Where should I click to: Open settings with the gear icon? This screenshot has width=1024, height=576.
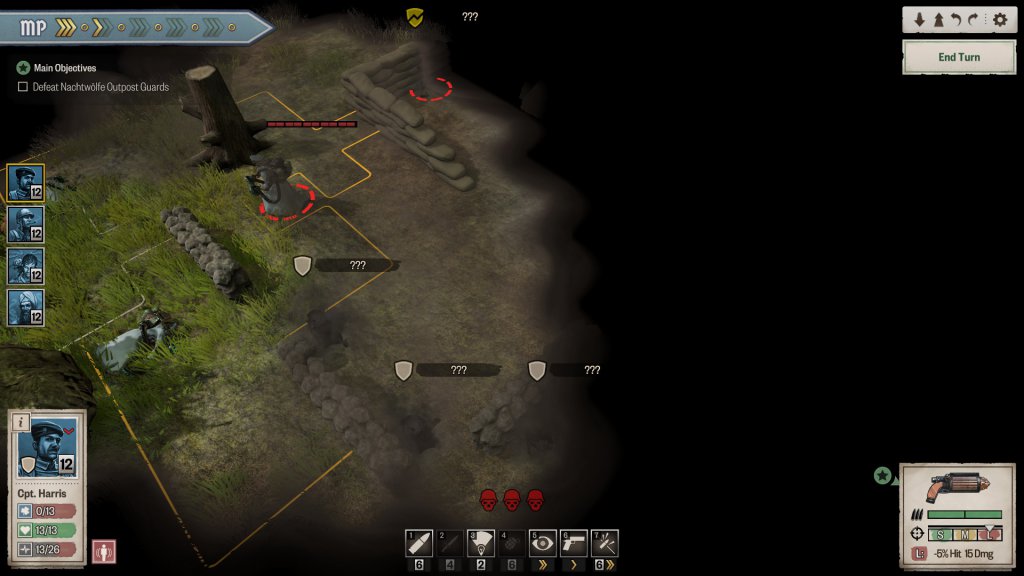(999, 20)
